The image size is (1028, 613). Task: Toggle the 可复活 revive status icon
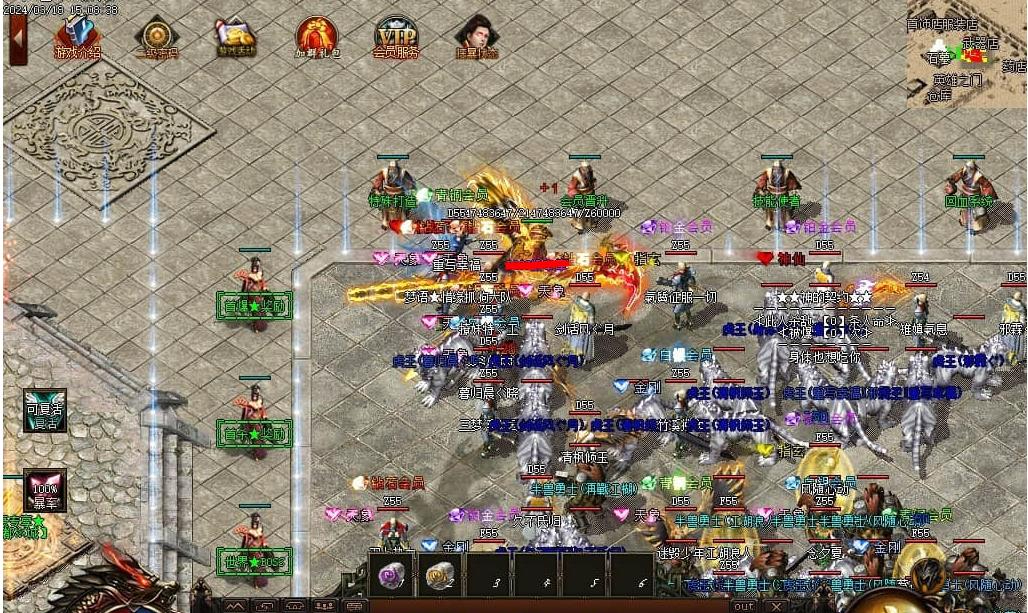(x=45, y=410)
